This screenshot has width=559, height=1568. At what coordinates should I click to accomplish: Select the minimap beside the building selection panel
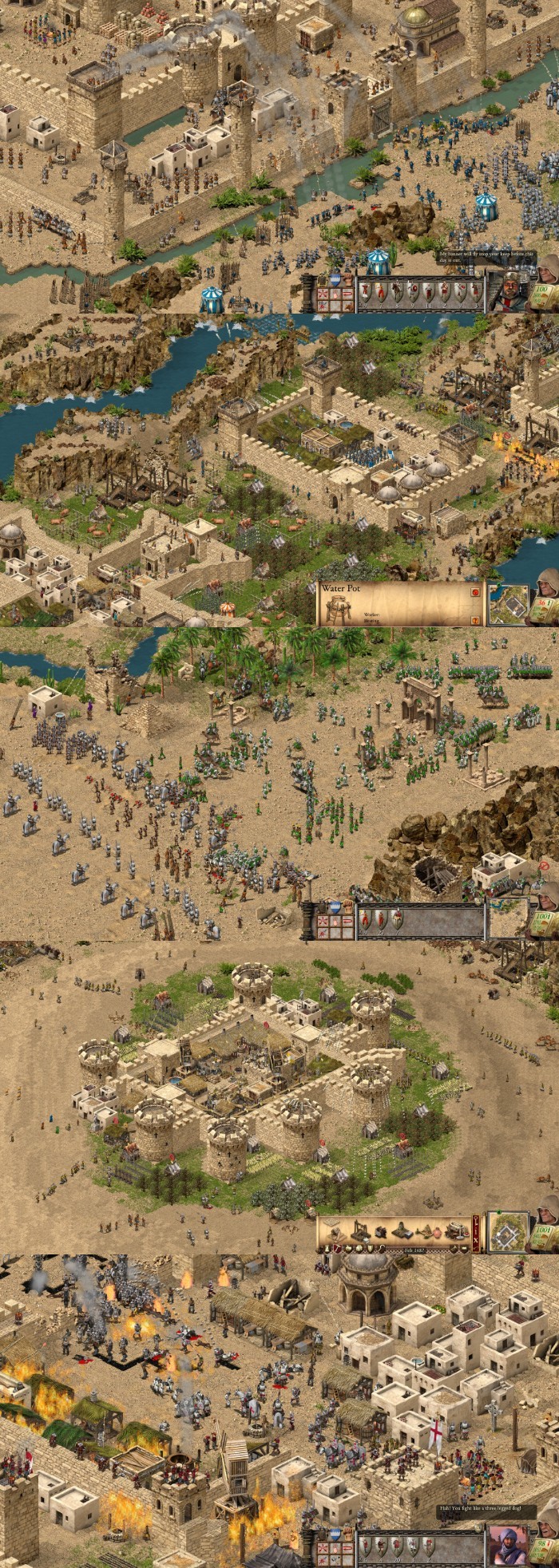pyautogui.click(x=509, y=1232)
